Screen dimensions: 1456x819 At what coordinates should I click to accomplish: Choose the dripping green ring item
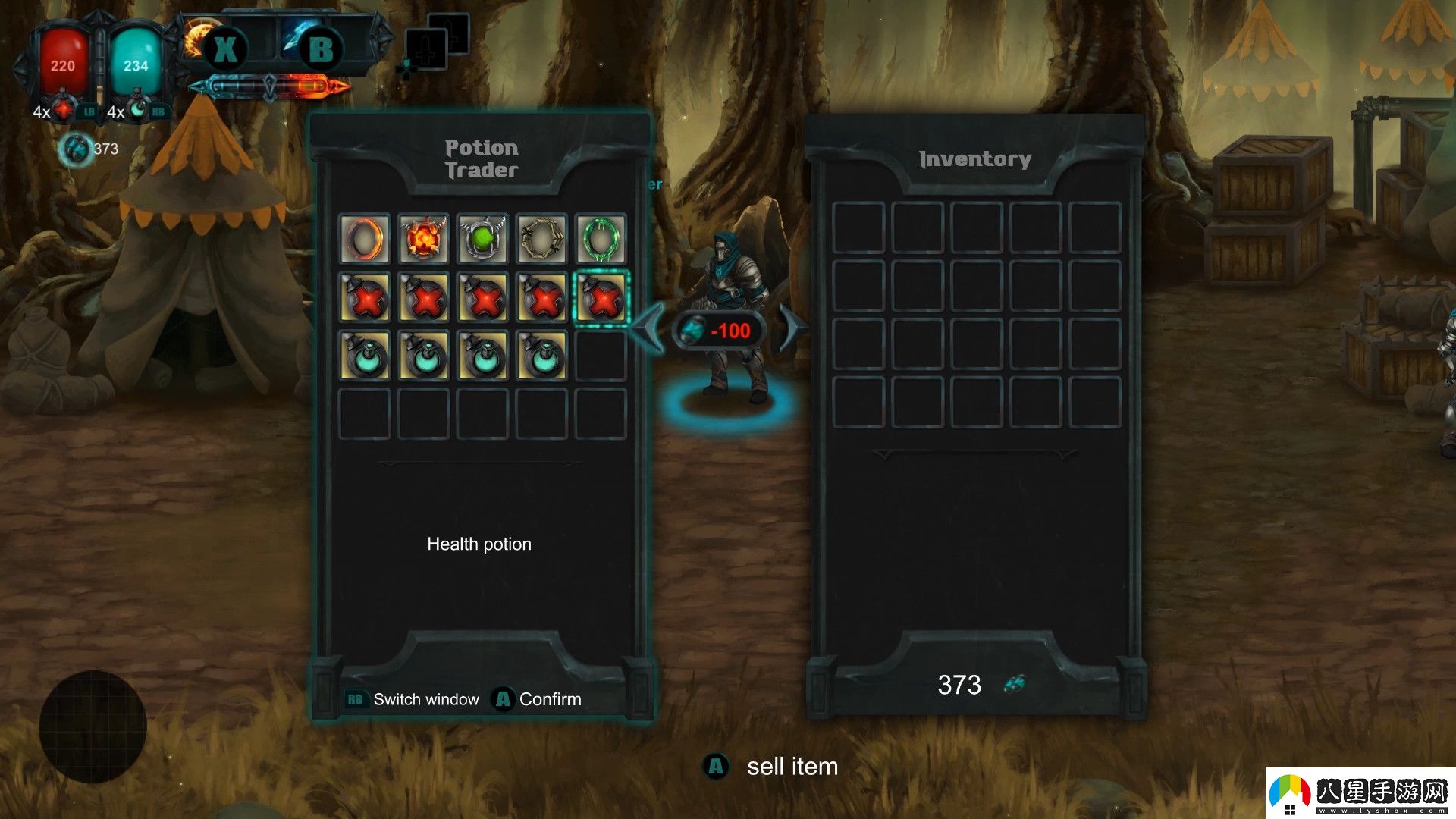[601, 239]
